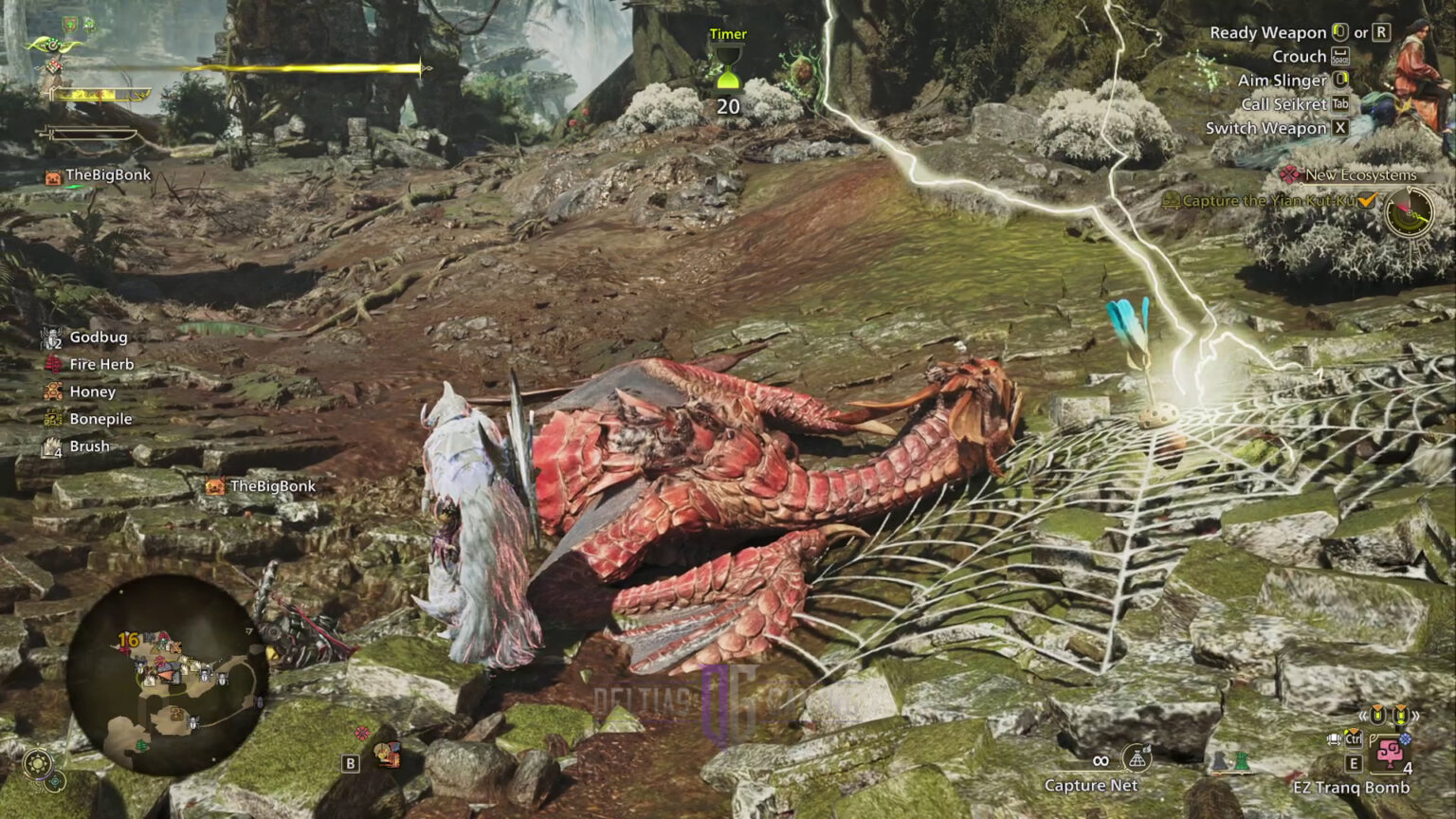The width and height of the screenshot is (1456, 819).
Task: Check the Capture the Yian Kut-Ku checkmark
Action: coord(1366,201)
